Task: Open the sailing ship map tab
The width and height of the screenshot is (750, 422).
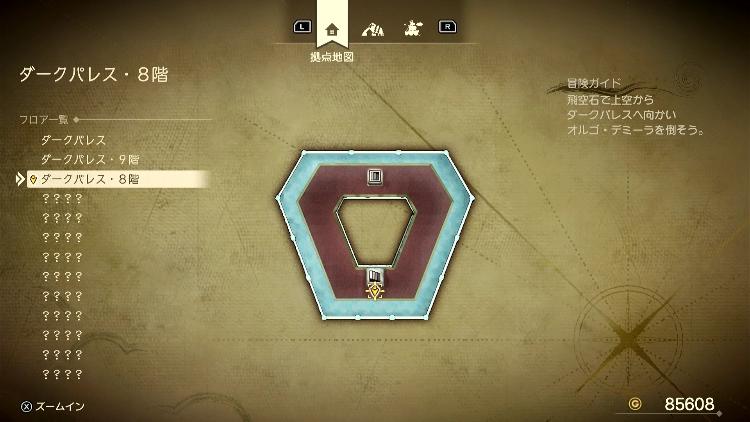Action: tap(410, 28)
